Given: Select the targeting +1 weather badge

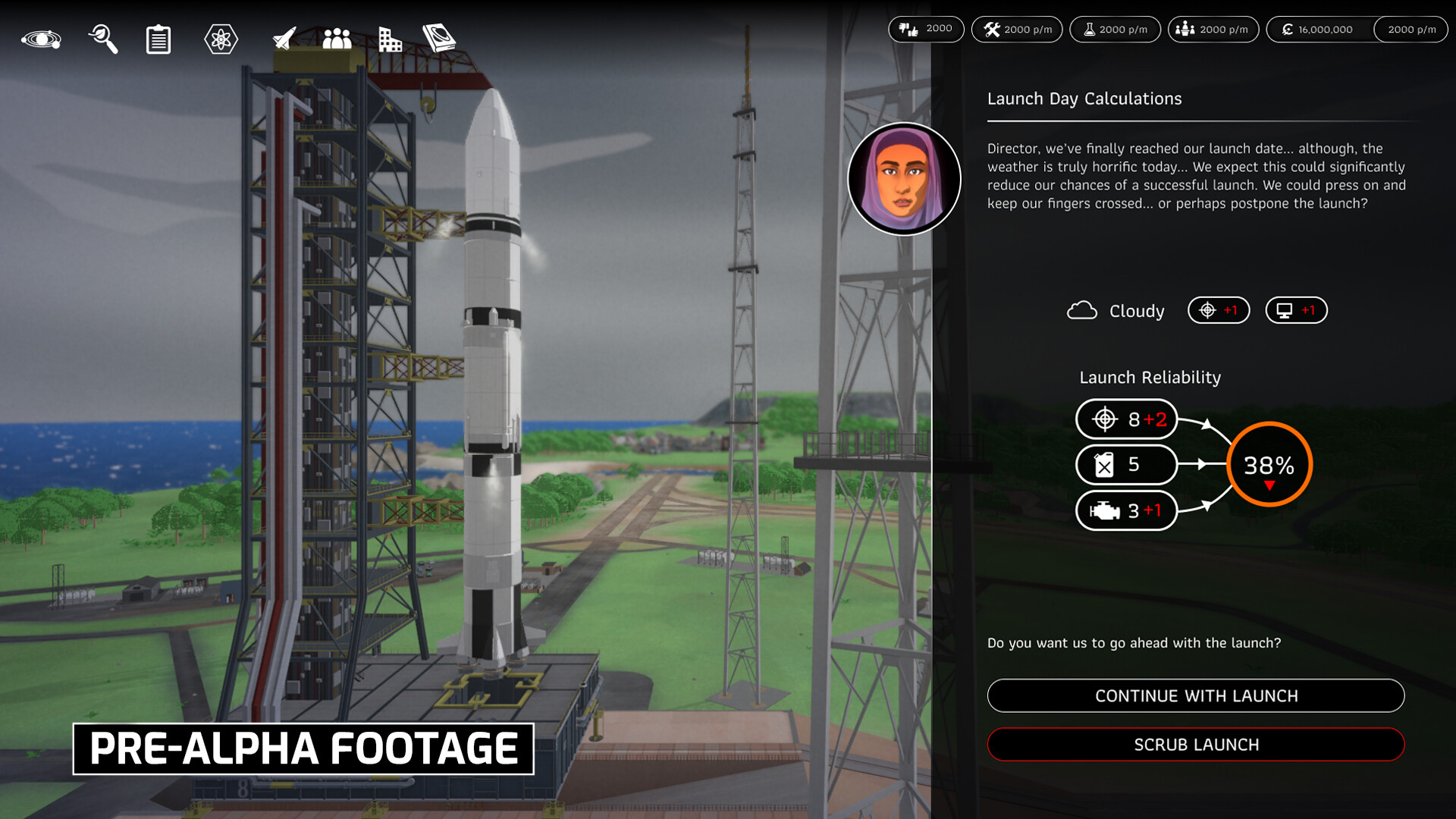Looking at the screenshot, I should coord(1218,310).
